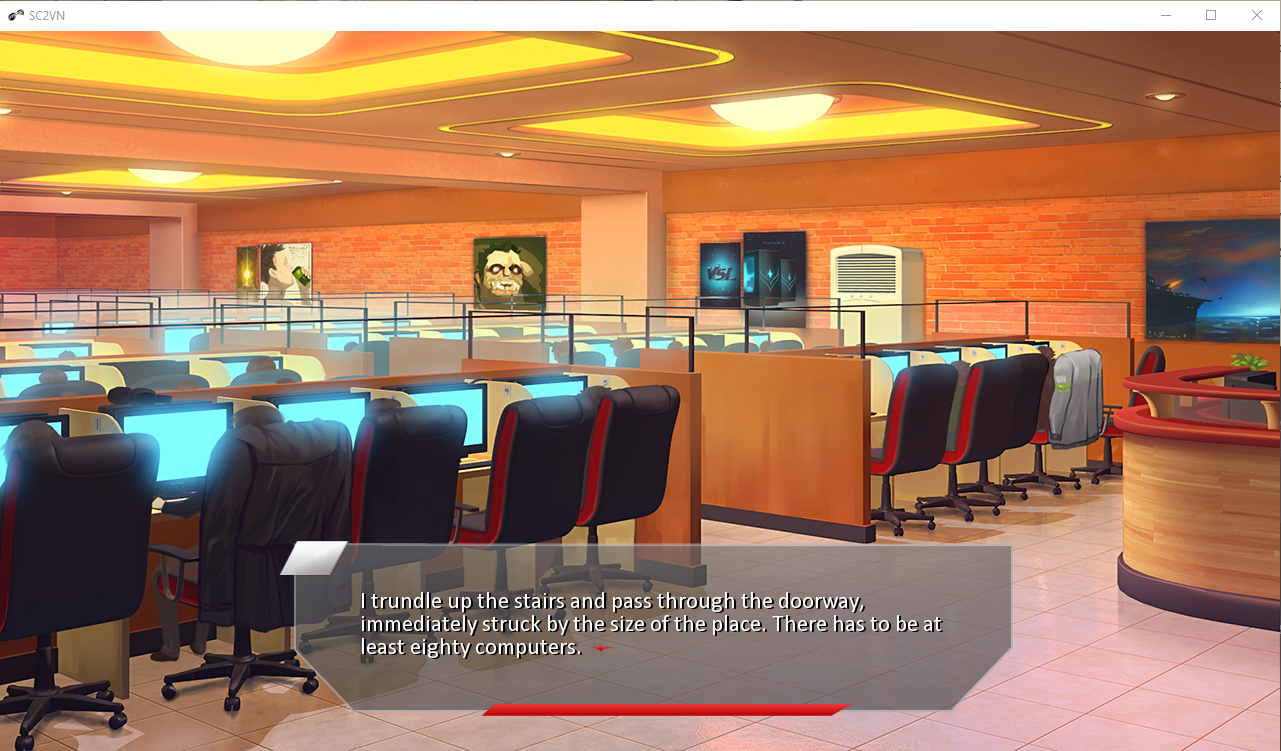Minimize the SC2VN window

(x=1164, y=15)
